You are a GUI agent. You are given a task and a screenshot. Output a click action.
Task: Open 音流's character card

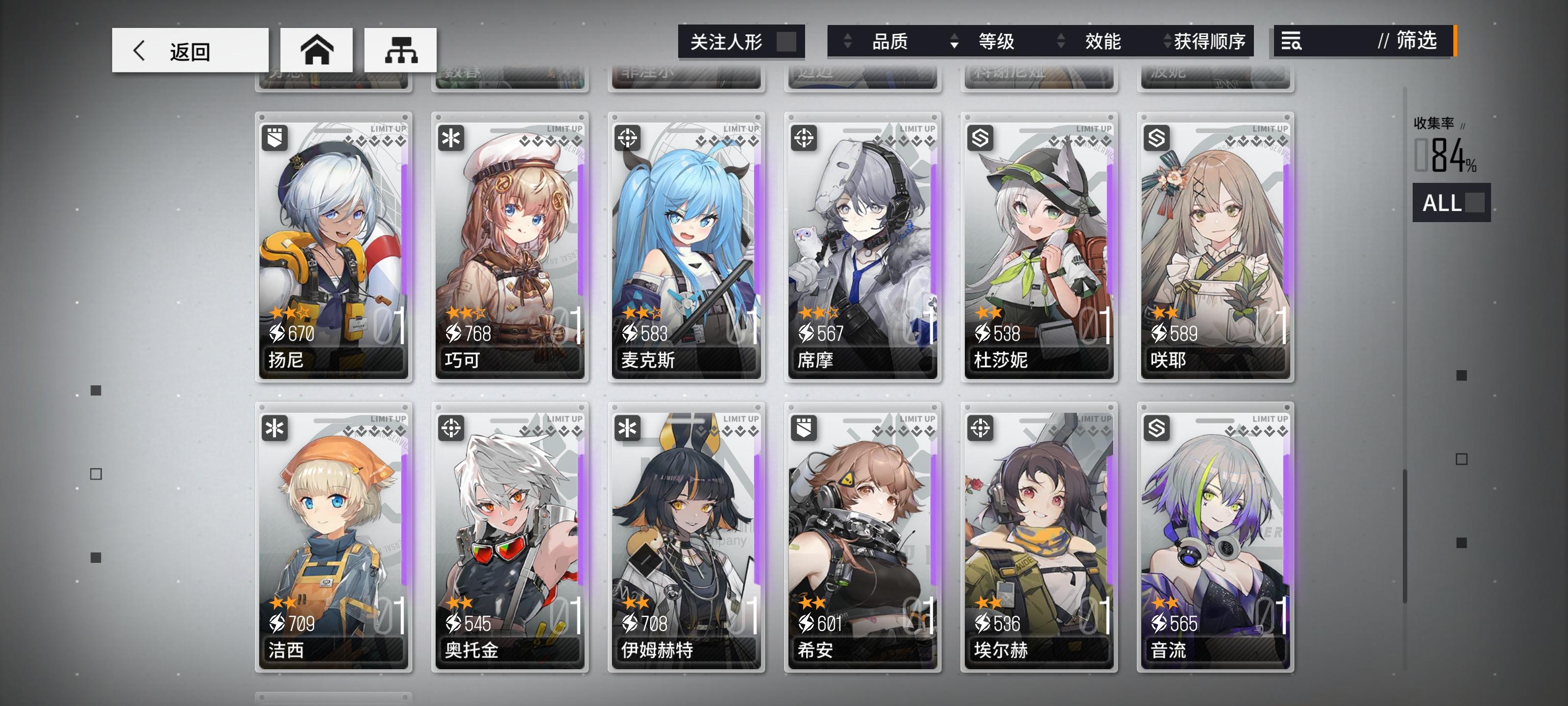point(1216,542)
